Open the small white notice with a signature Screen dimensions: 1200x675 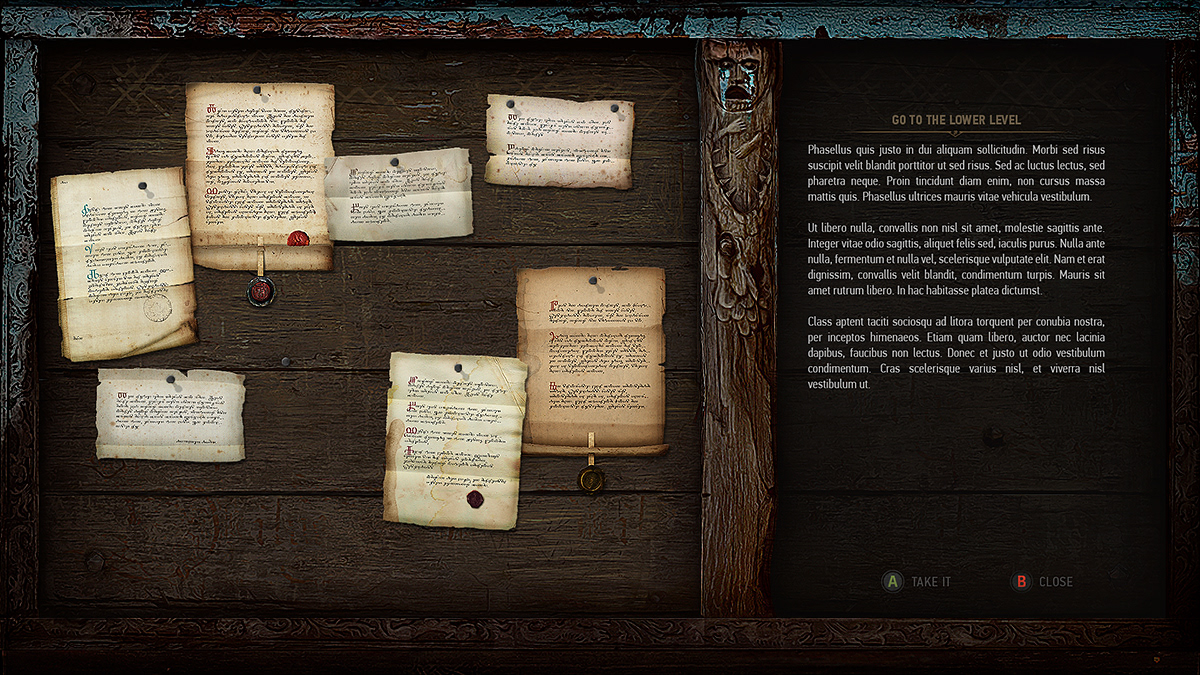(x=170, y=414)
